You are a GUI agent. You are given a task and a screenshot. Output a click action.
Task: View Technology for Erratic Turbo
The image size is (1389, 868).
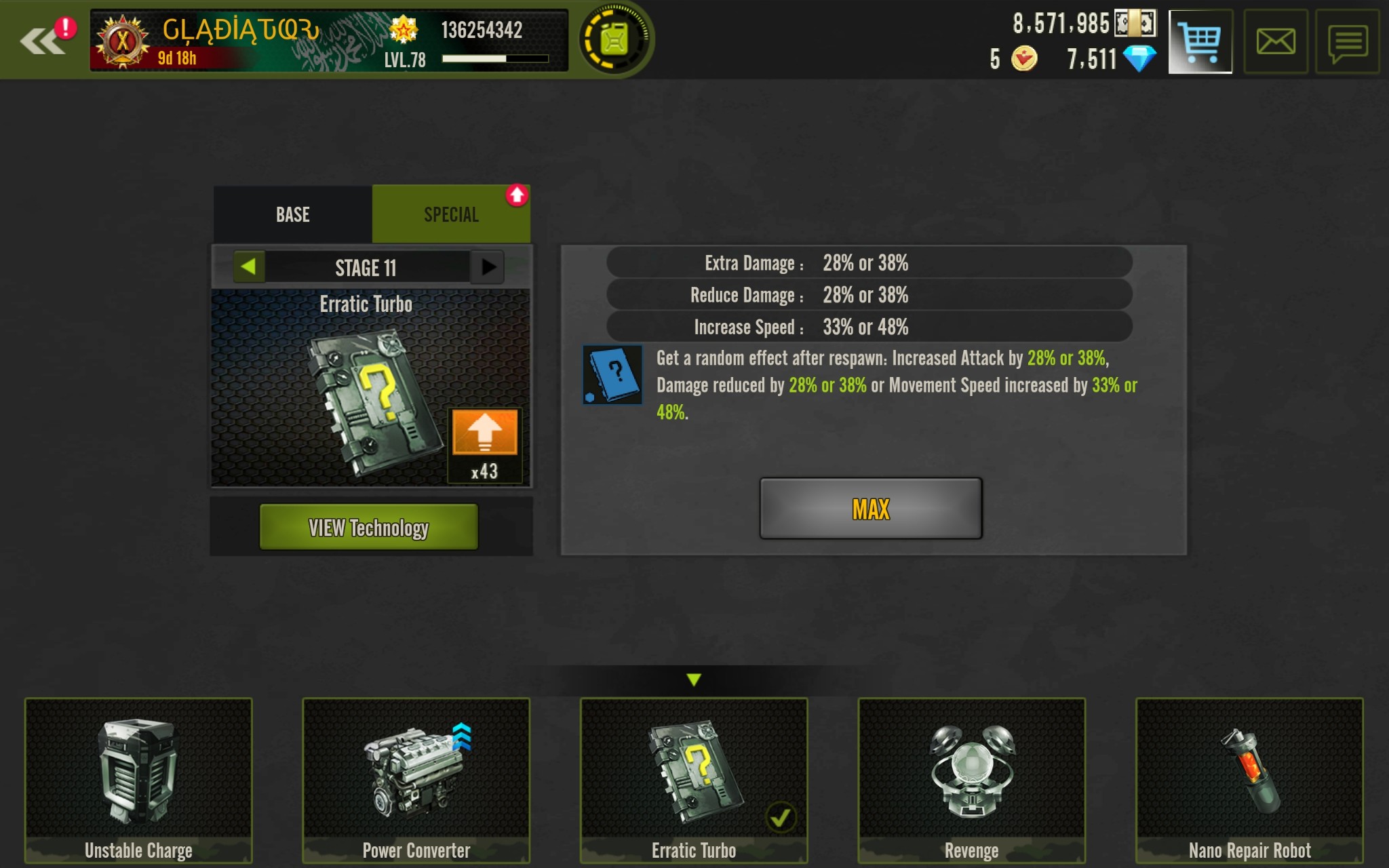tap(368, 527)
